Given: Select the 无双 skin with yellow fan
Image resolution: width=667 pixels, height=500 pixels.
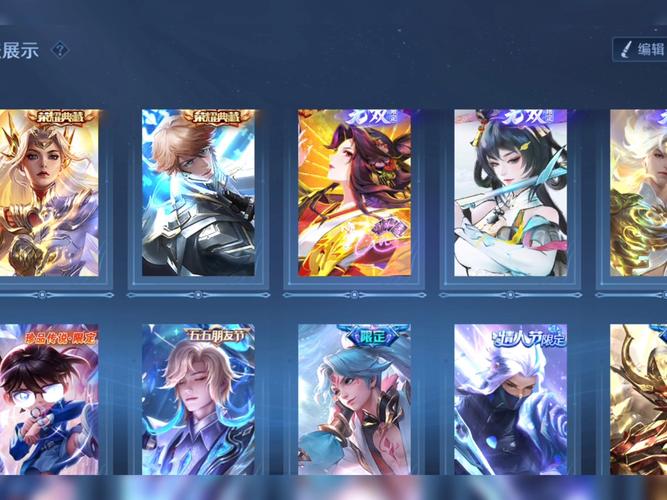Looking at the screenshot, I should click(354, 193).
